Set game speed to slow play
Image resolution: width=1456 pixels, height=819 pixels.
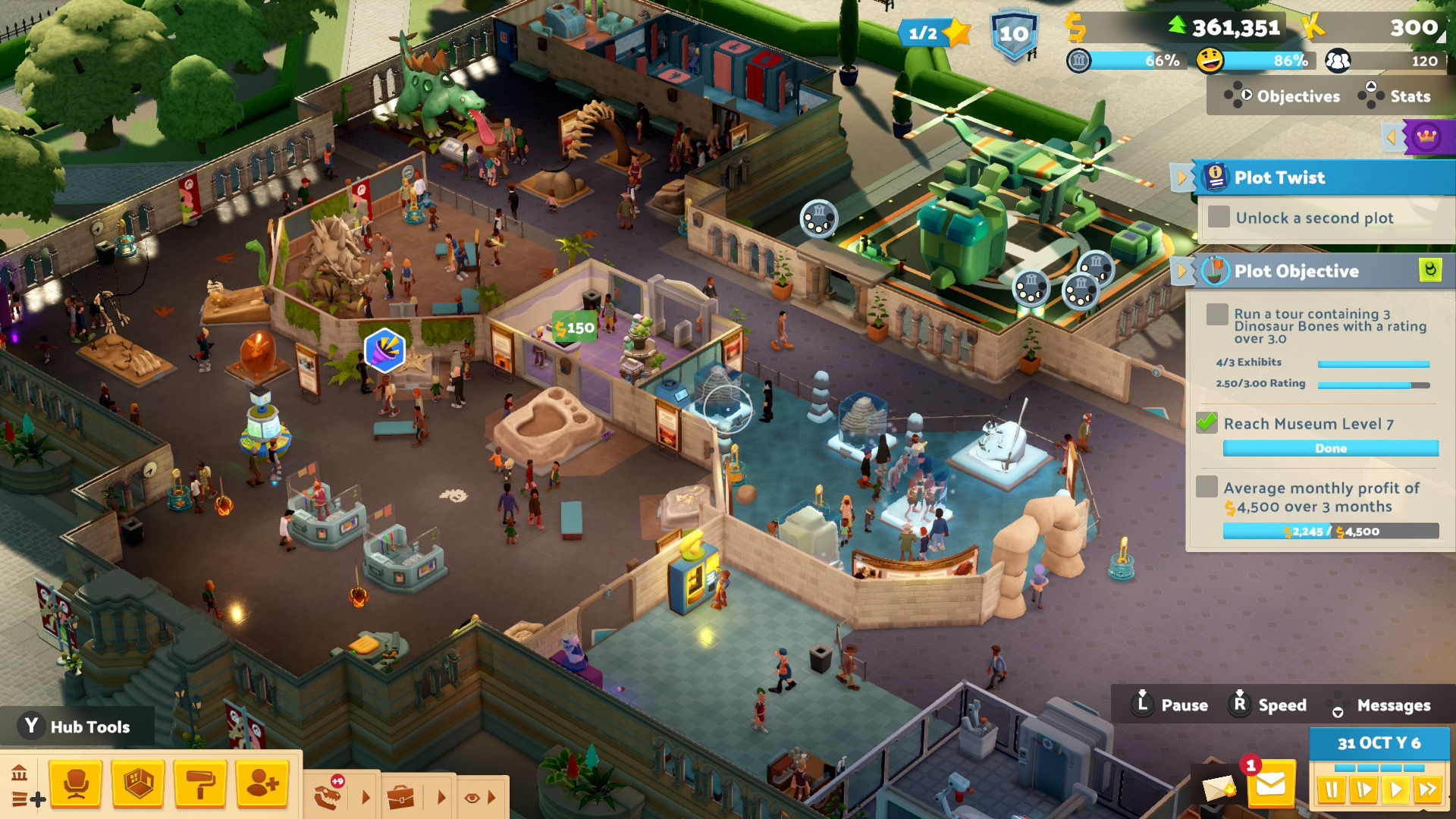(1363, 790)
